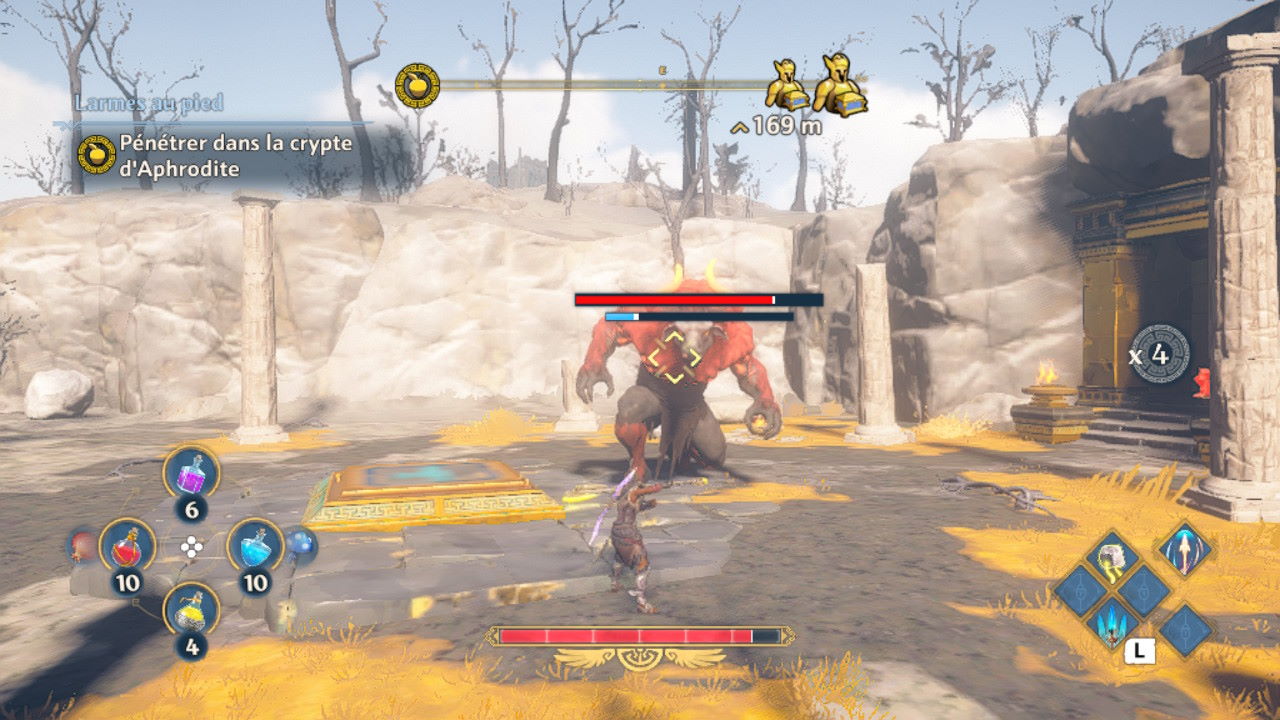Activate the rising spear ability
This screenshot has height=720, width=1280.
click(1184, 548)
